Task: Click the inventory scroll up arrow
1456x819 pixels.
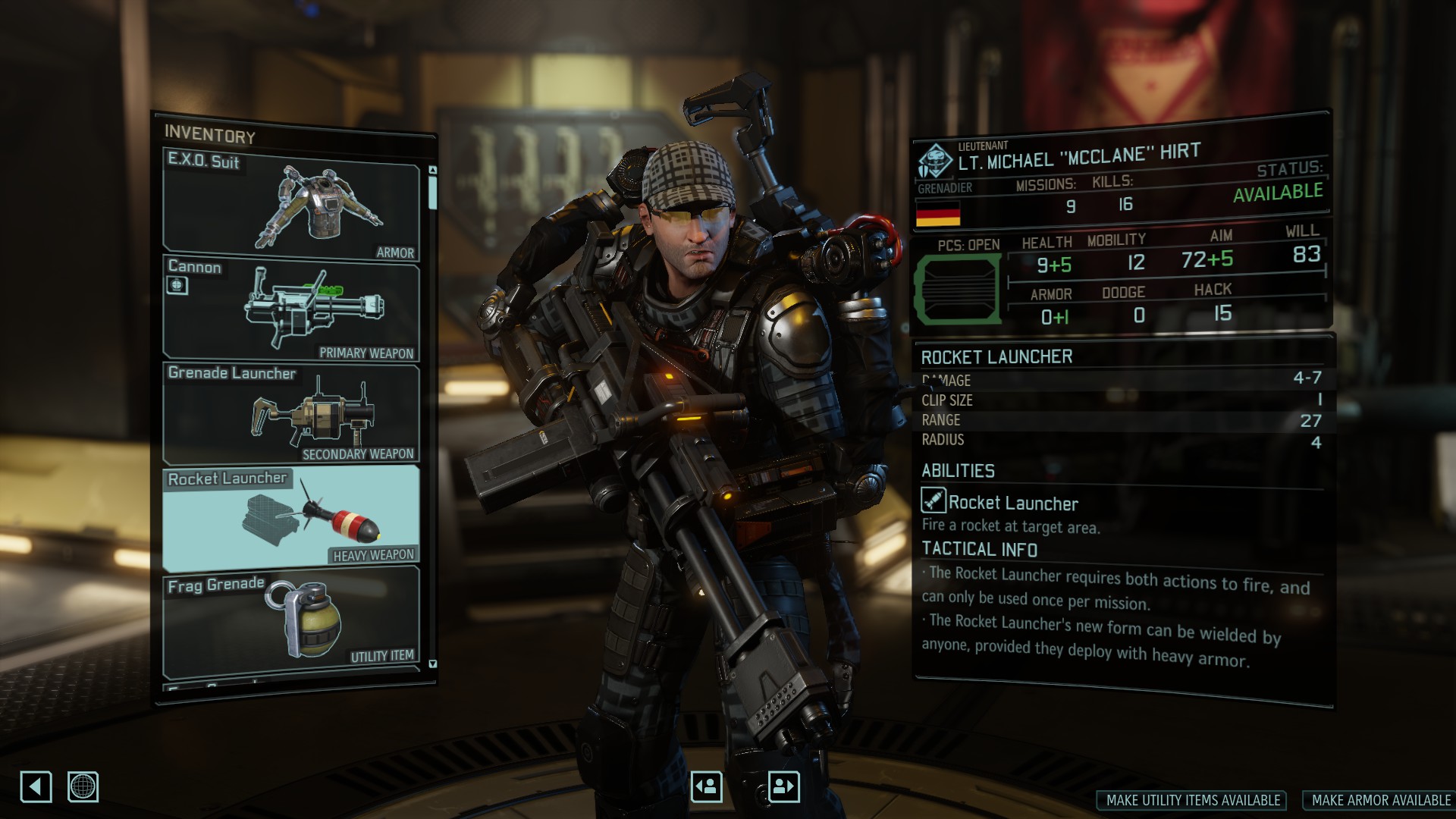Action: (433, 171)
